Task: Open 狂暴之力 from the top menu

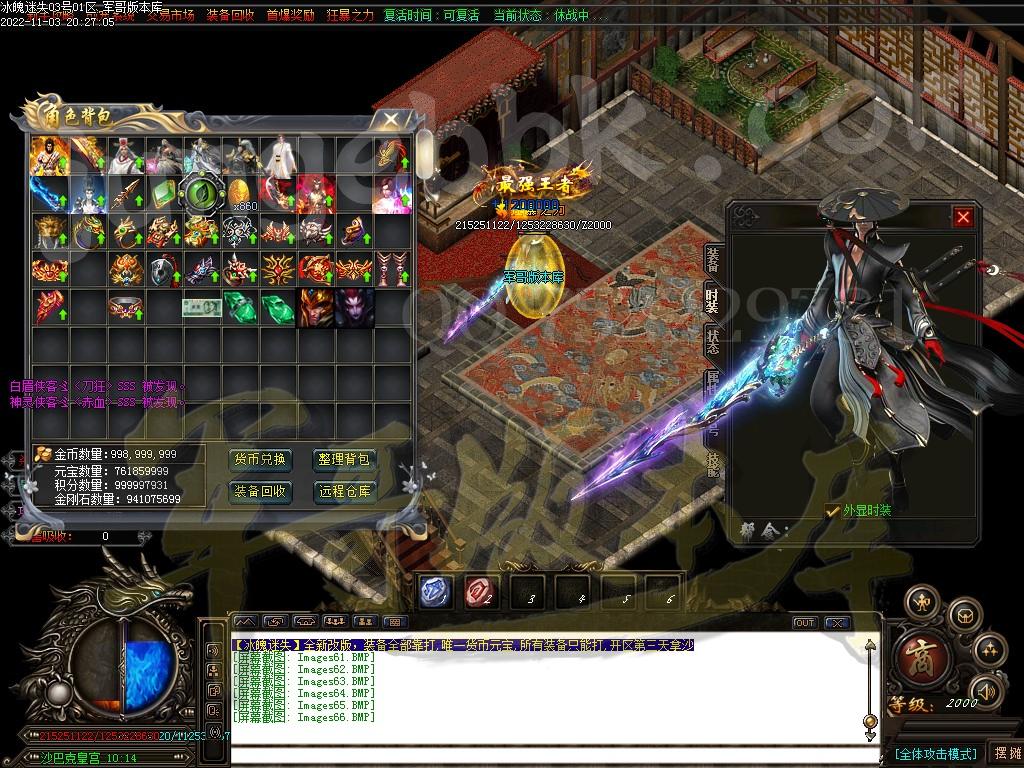Action: point(350,16)
